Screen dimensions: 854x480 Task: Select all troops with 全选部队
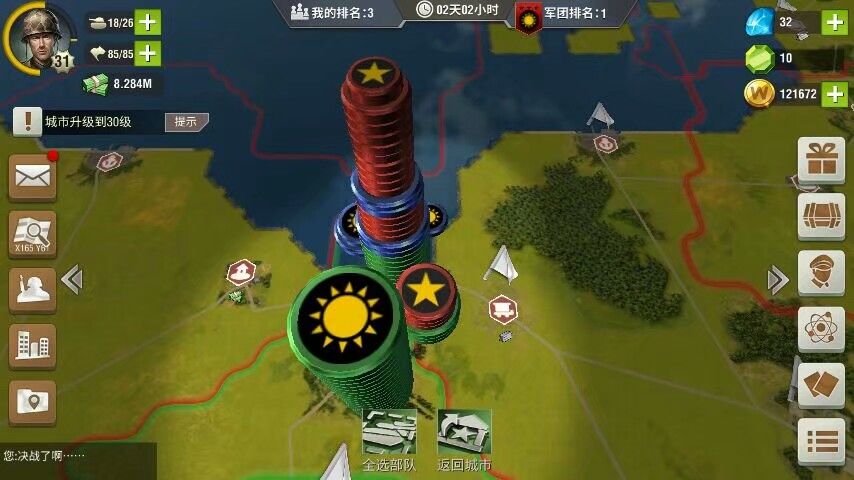pyautogui.click(x=389, y=440)
